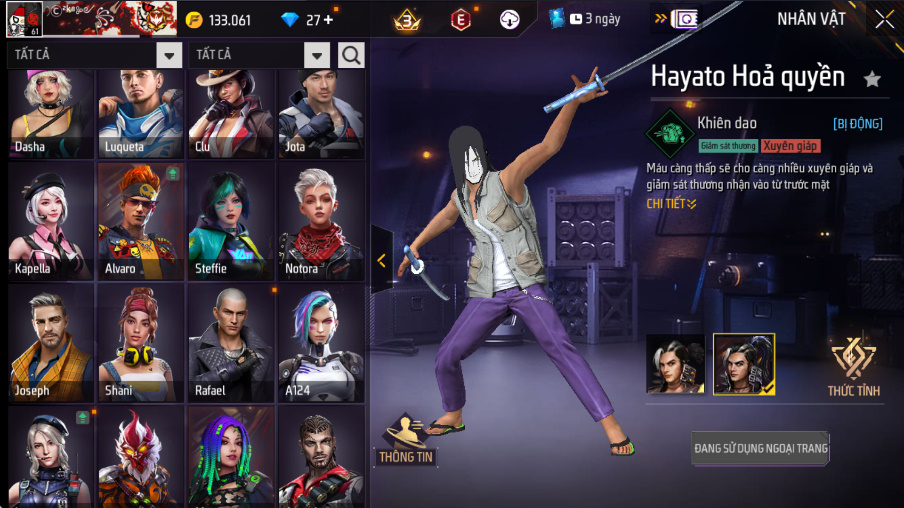This screenshot has width=904, height=508.
Task: Select the Clu character card
Action: coord(231,112)
